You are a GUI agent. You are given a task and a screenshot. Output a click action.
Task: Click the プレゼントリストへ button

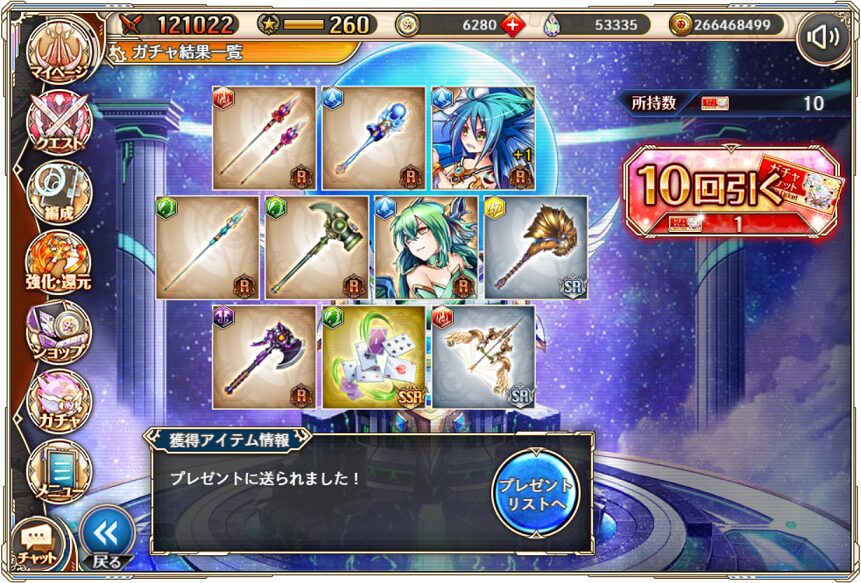coord(536,490)
